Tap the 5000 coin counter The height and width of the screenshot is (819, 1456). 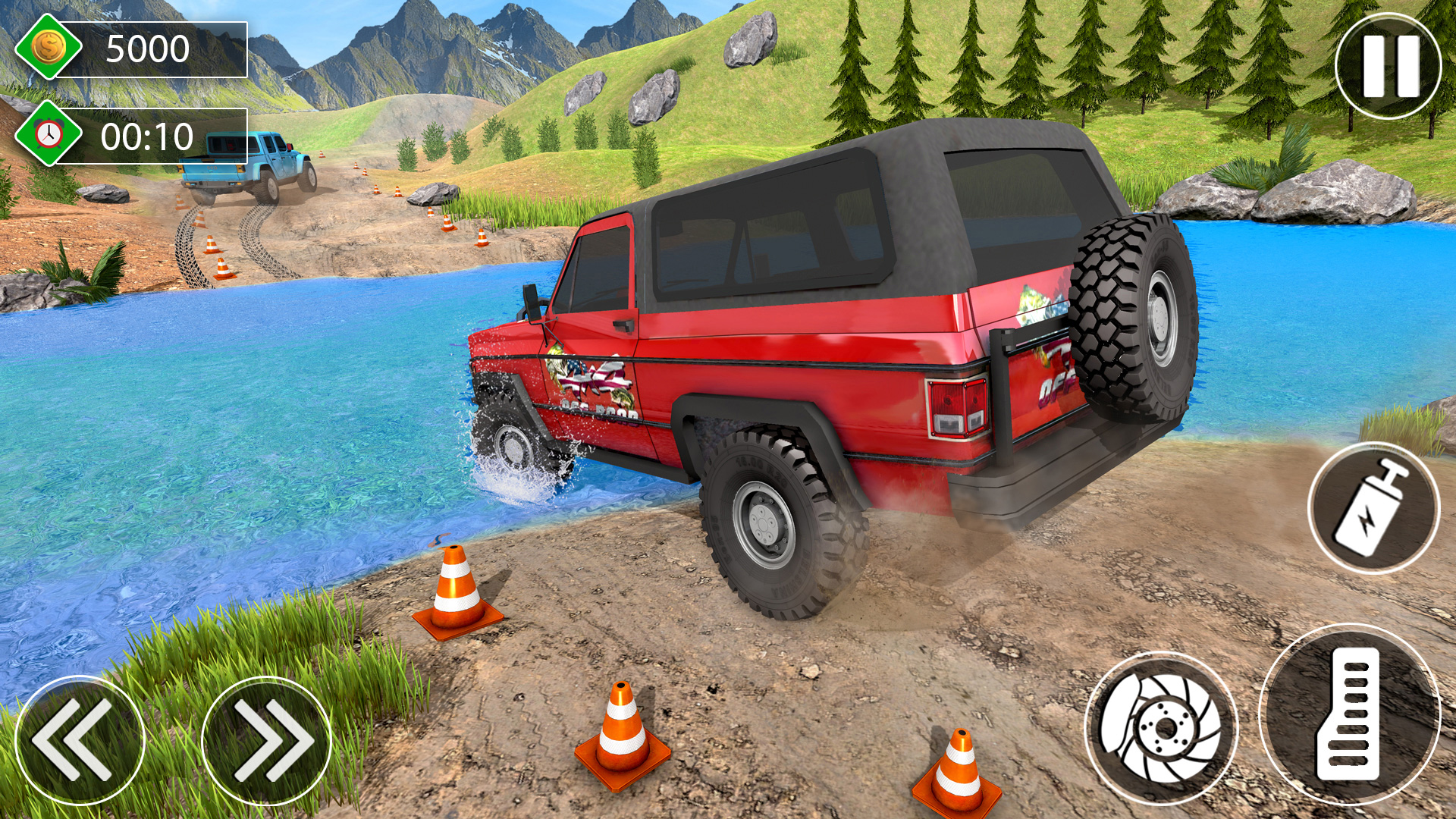(148, 49)
